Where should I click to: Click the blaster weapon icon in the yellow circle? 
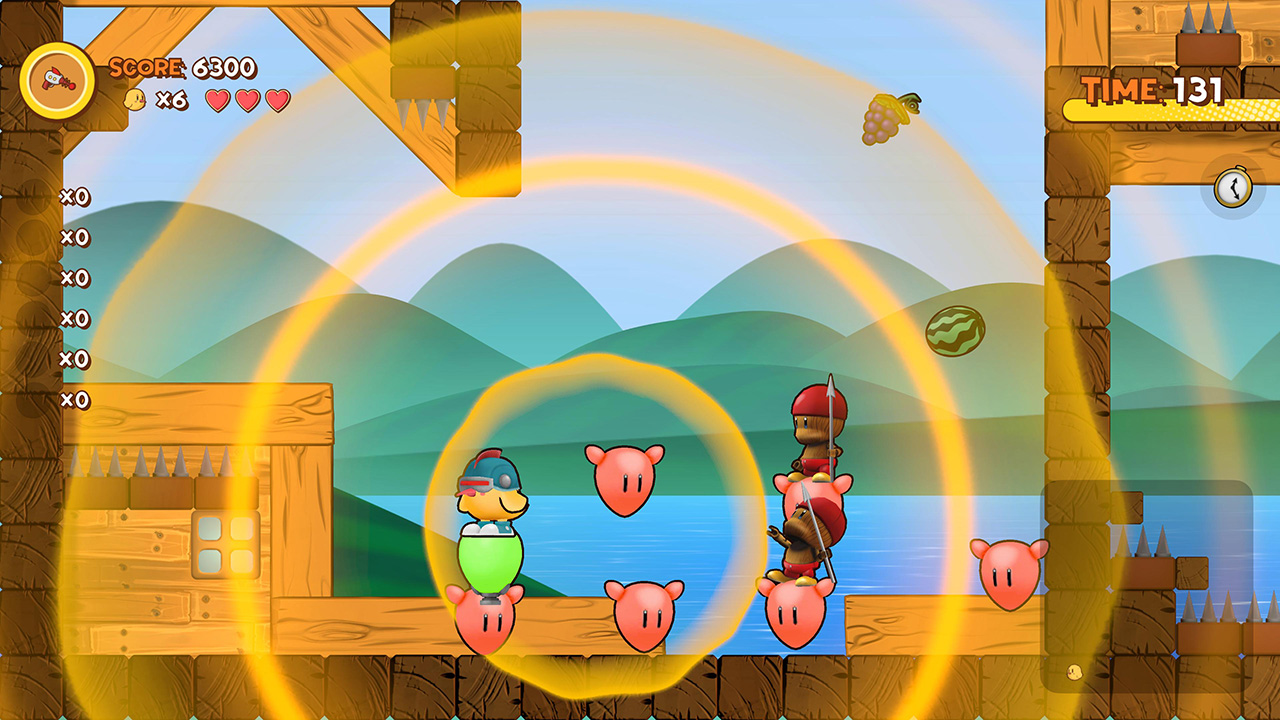[57, 81]
